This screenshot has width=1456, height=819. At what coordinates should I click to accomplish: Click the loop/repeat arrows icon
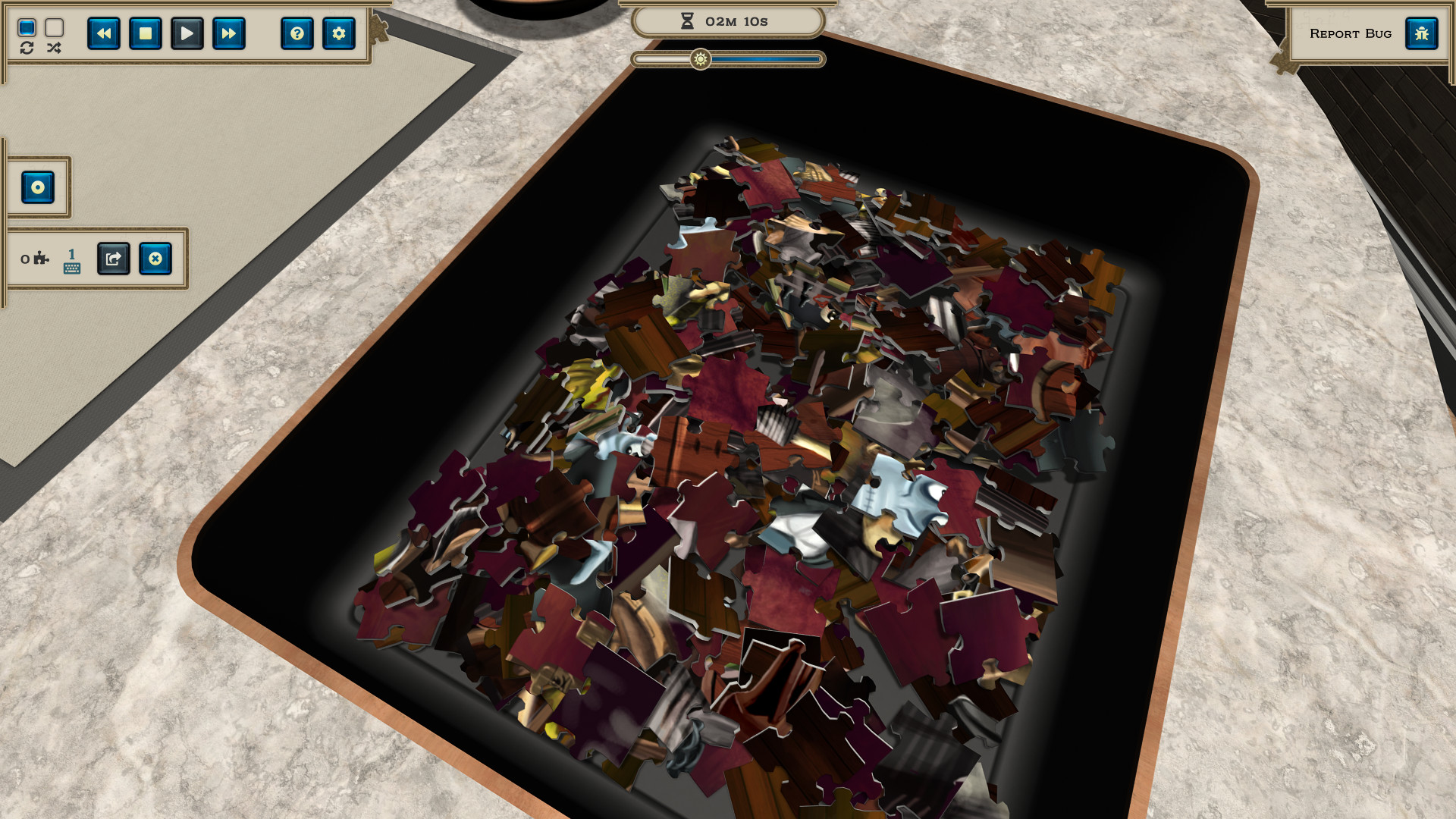click(27, 49)
